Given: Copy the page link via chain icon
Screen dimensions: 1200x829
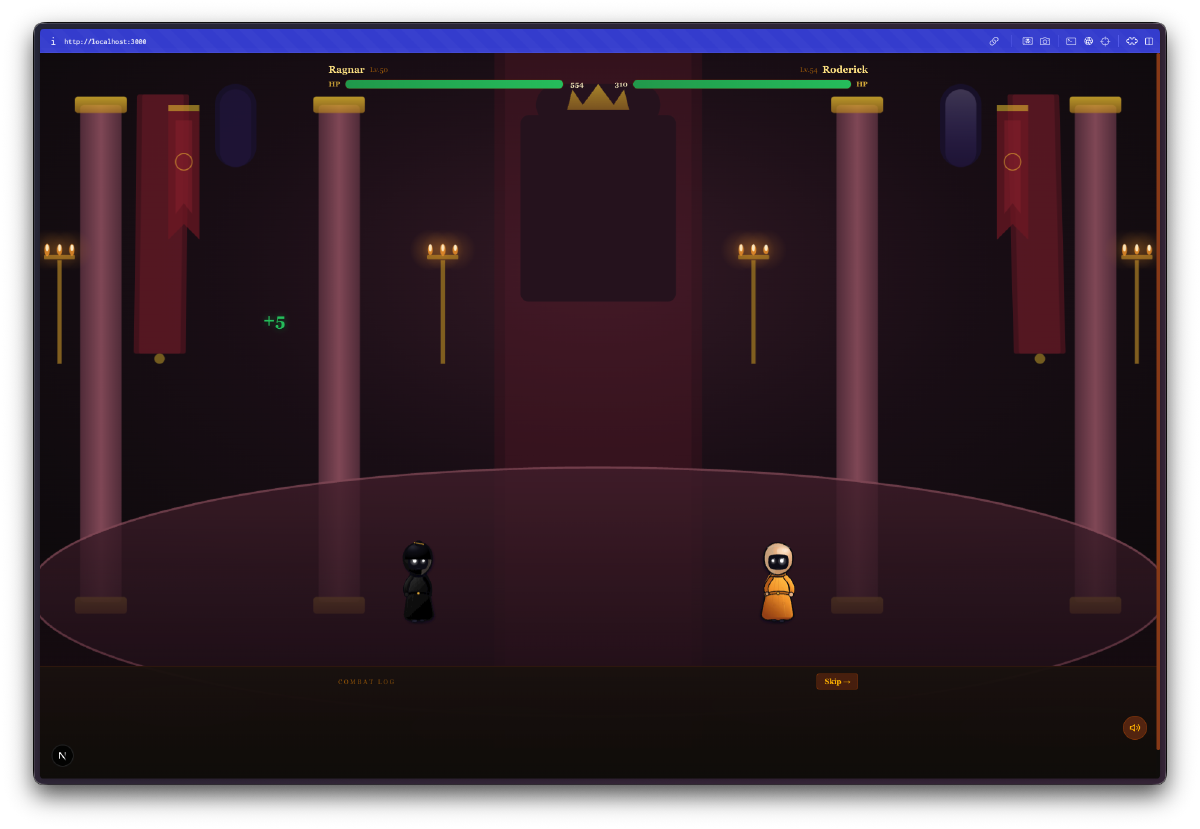Looking at the screenshot, I should pyautogui.click(x=994, y=41).
